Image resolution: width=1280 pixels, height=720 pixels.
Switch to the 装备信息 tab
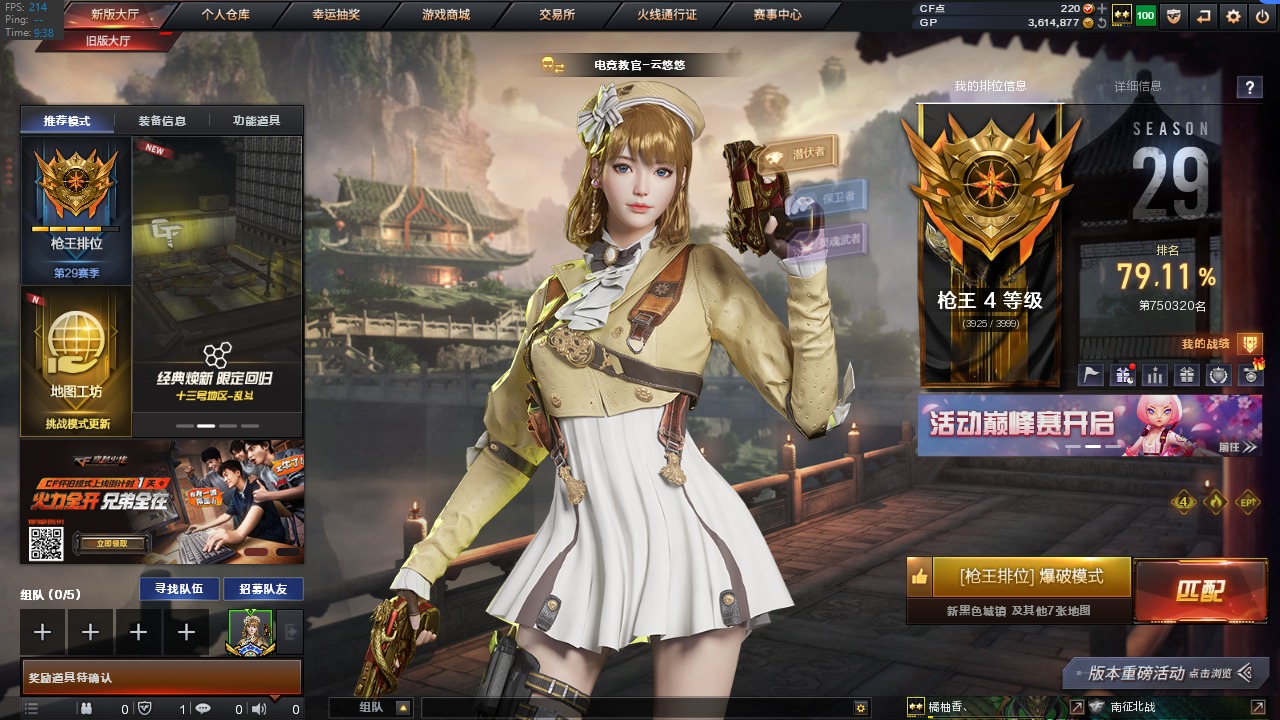click(162, 121)
